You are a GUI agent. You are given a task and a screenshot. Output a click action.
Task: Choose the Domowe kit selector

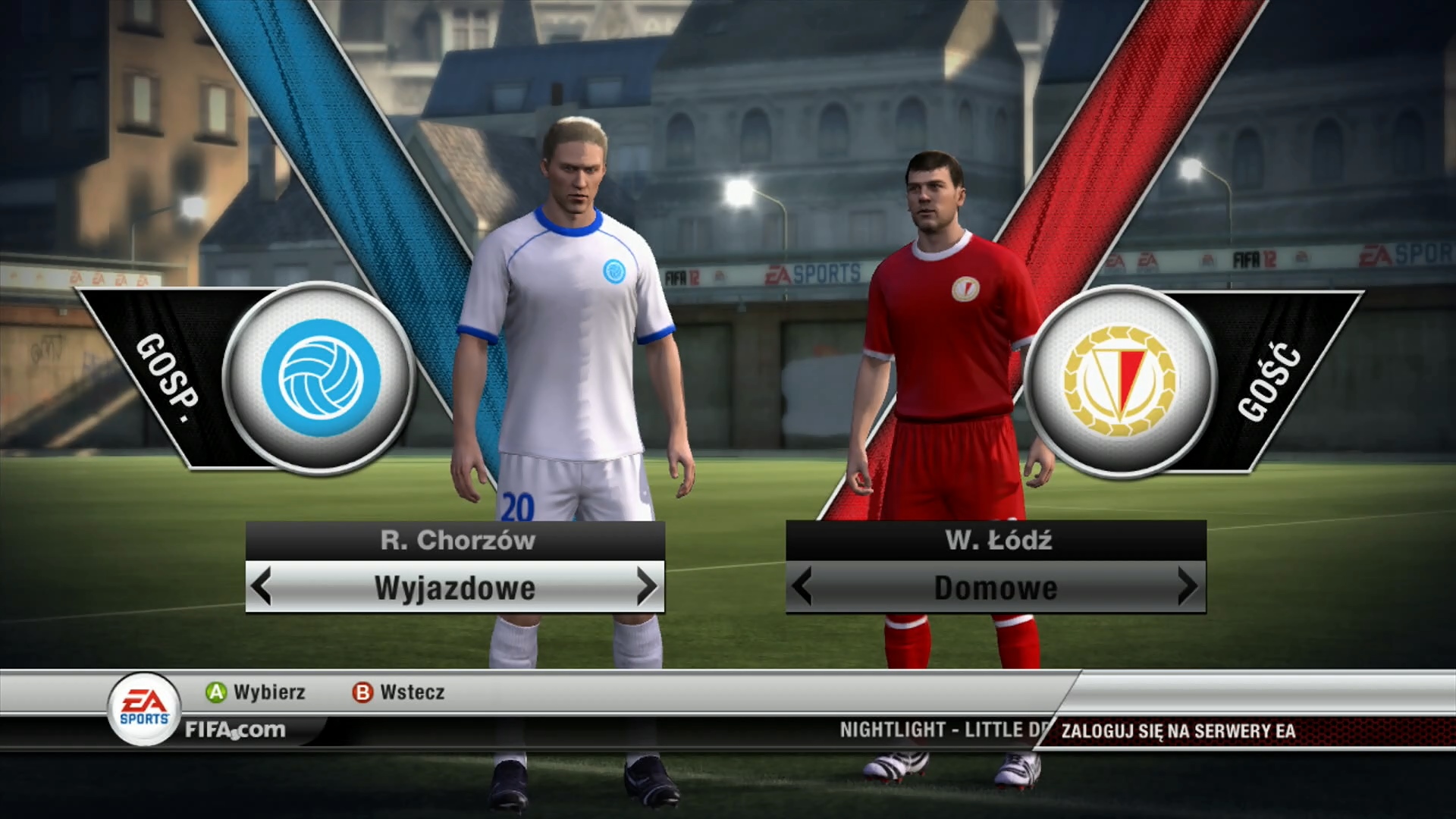[995, 588]
